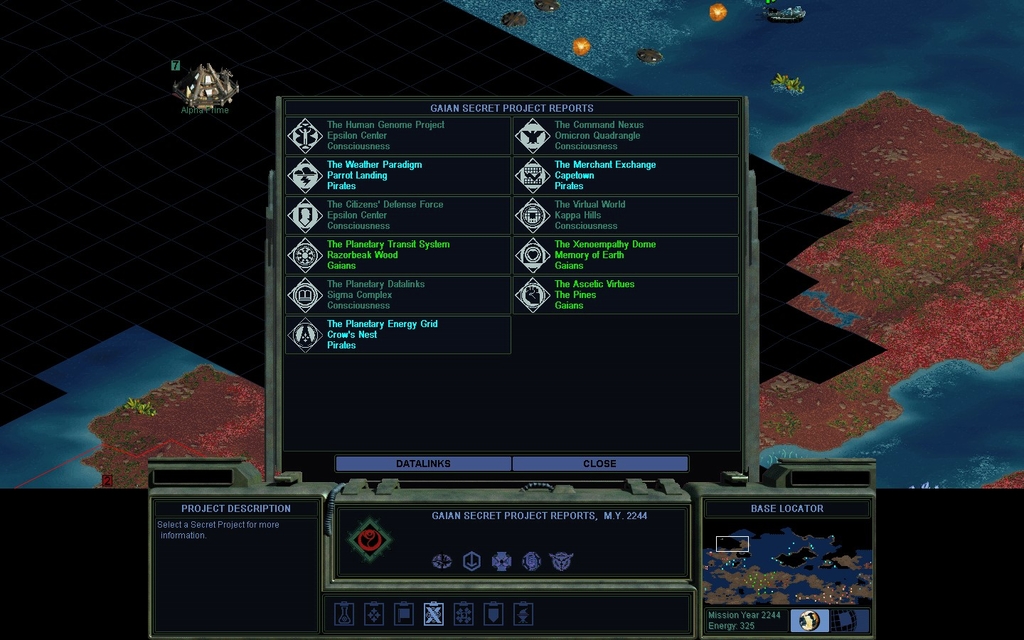Click the highlighted X report clipboard icon
1024x640 pixels.
(x=433, y=613)
